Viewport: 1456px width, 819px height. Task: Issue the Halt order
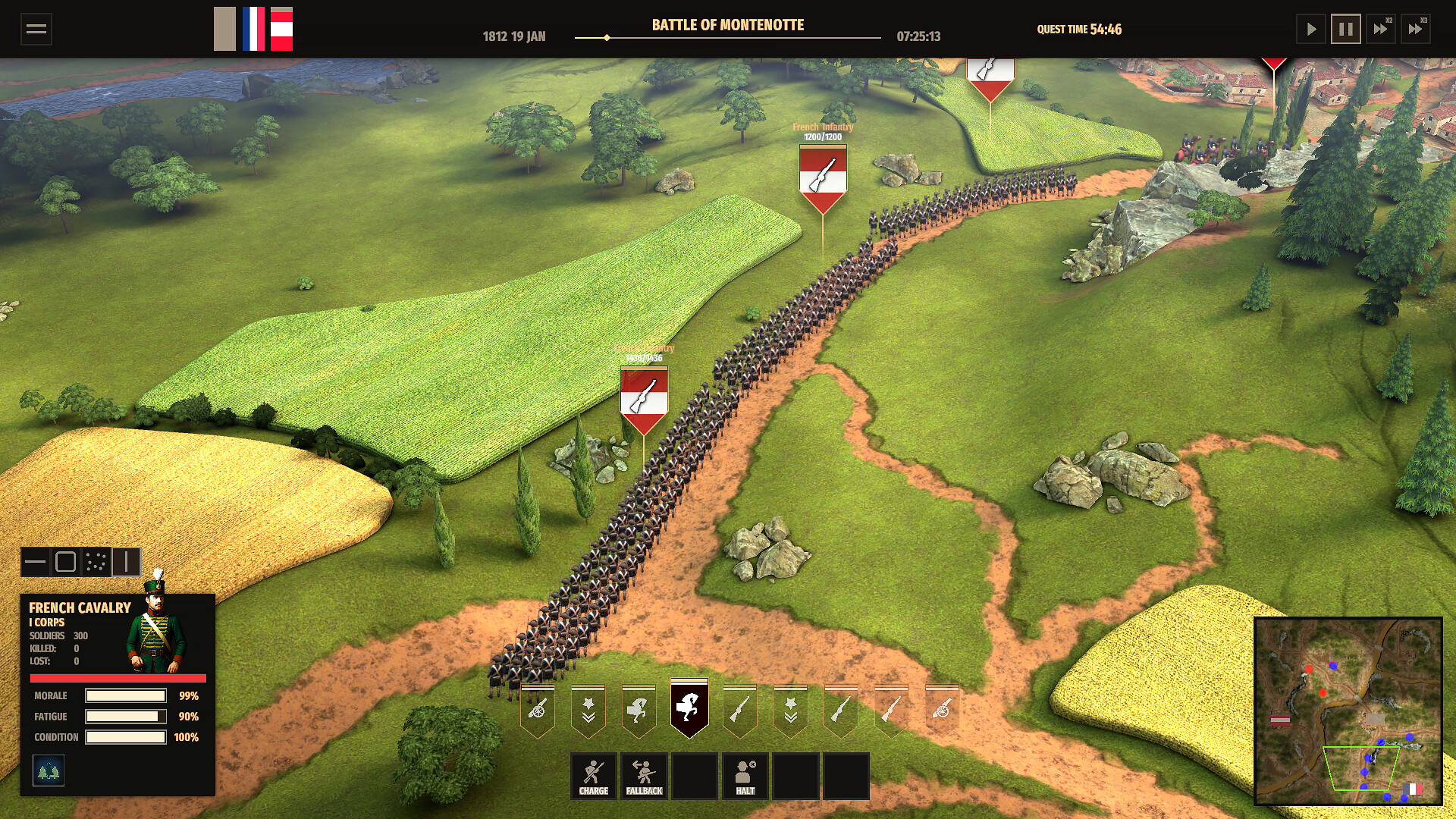click(745, 776)
